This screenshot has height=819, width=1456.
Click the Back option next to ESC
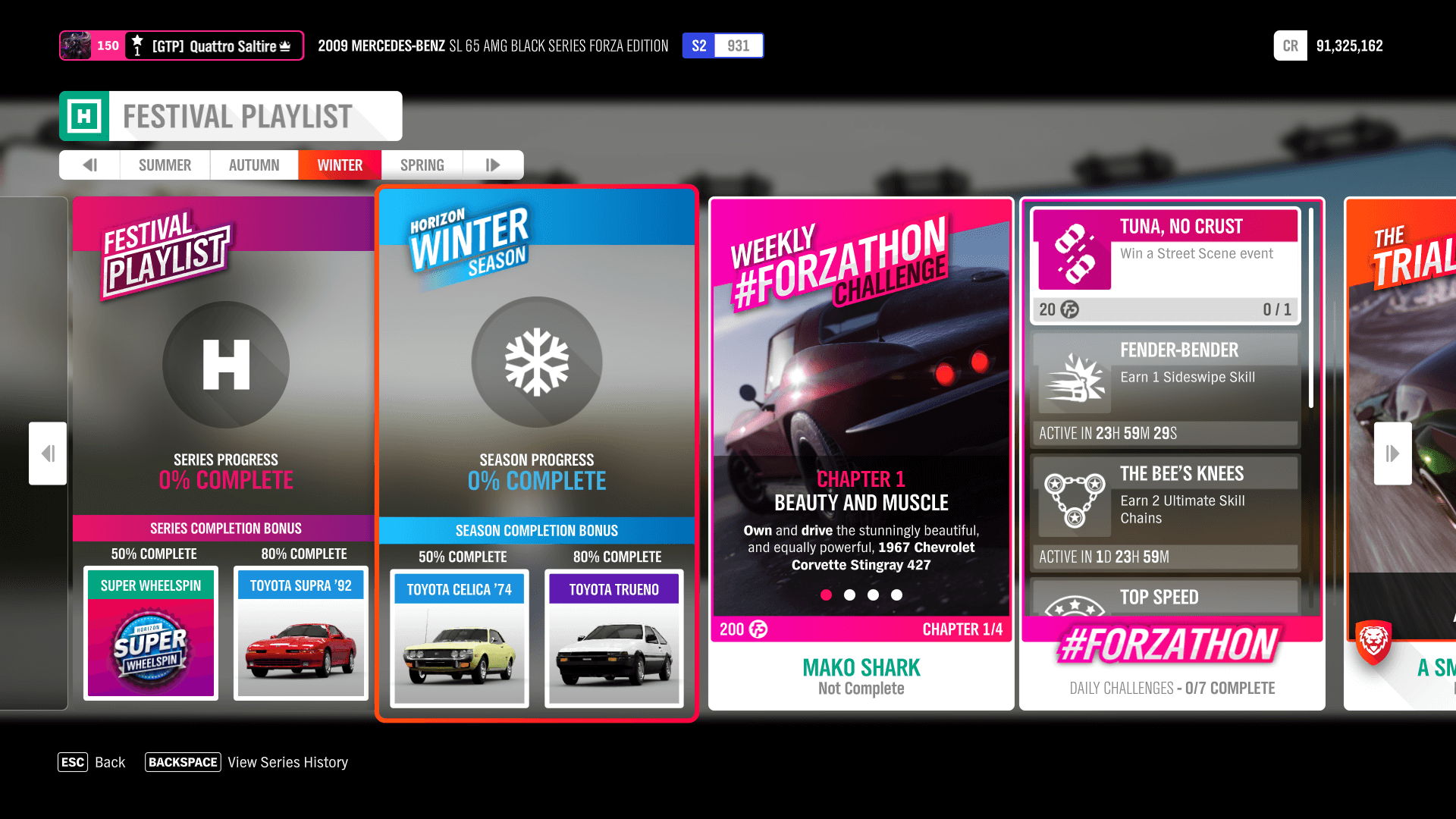point(111,762)
